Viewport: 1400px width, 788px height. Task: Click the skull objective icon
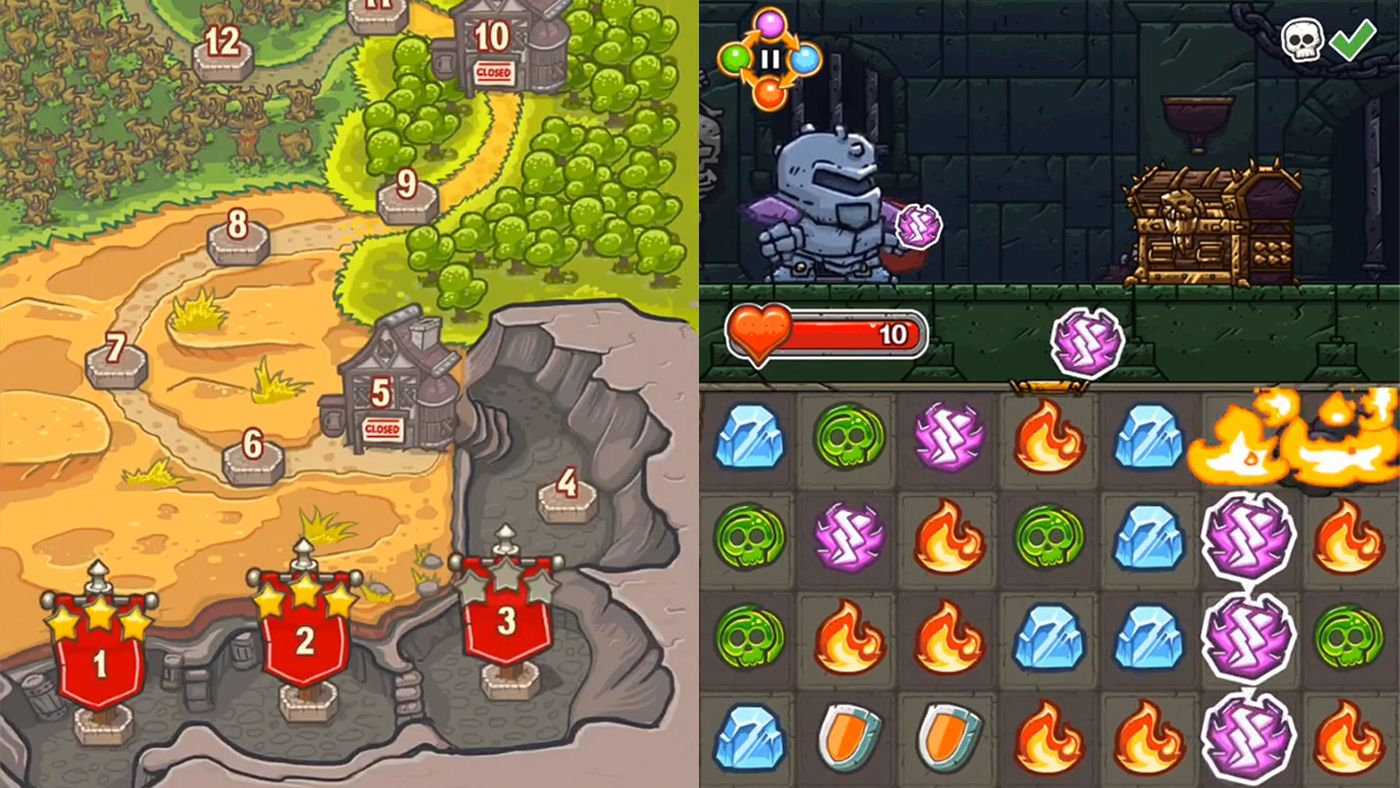pyautogui.click(x=1302, y=40)
